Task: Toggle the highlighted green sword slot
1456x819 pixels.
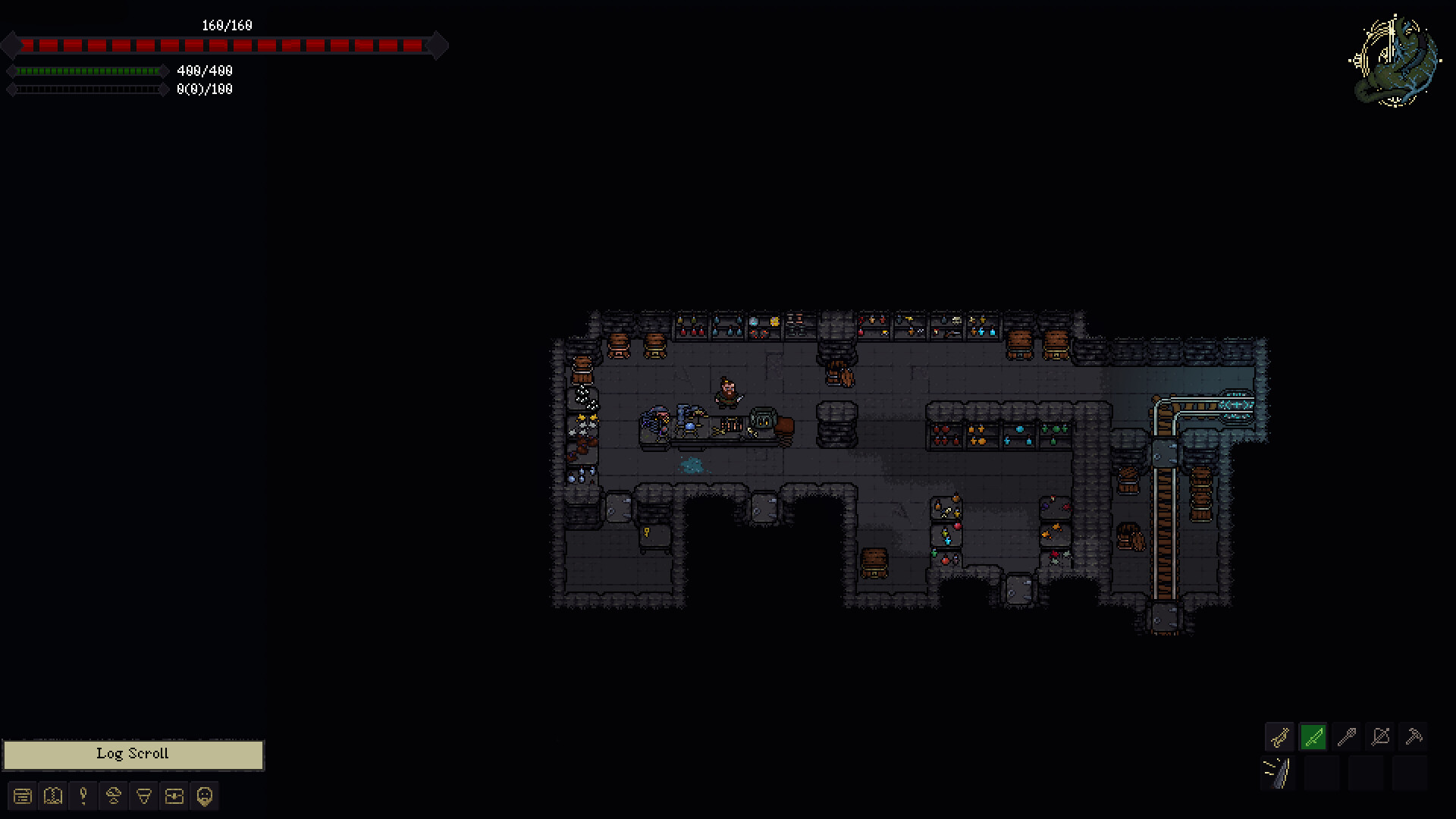Action: [x=1313, y=736]
